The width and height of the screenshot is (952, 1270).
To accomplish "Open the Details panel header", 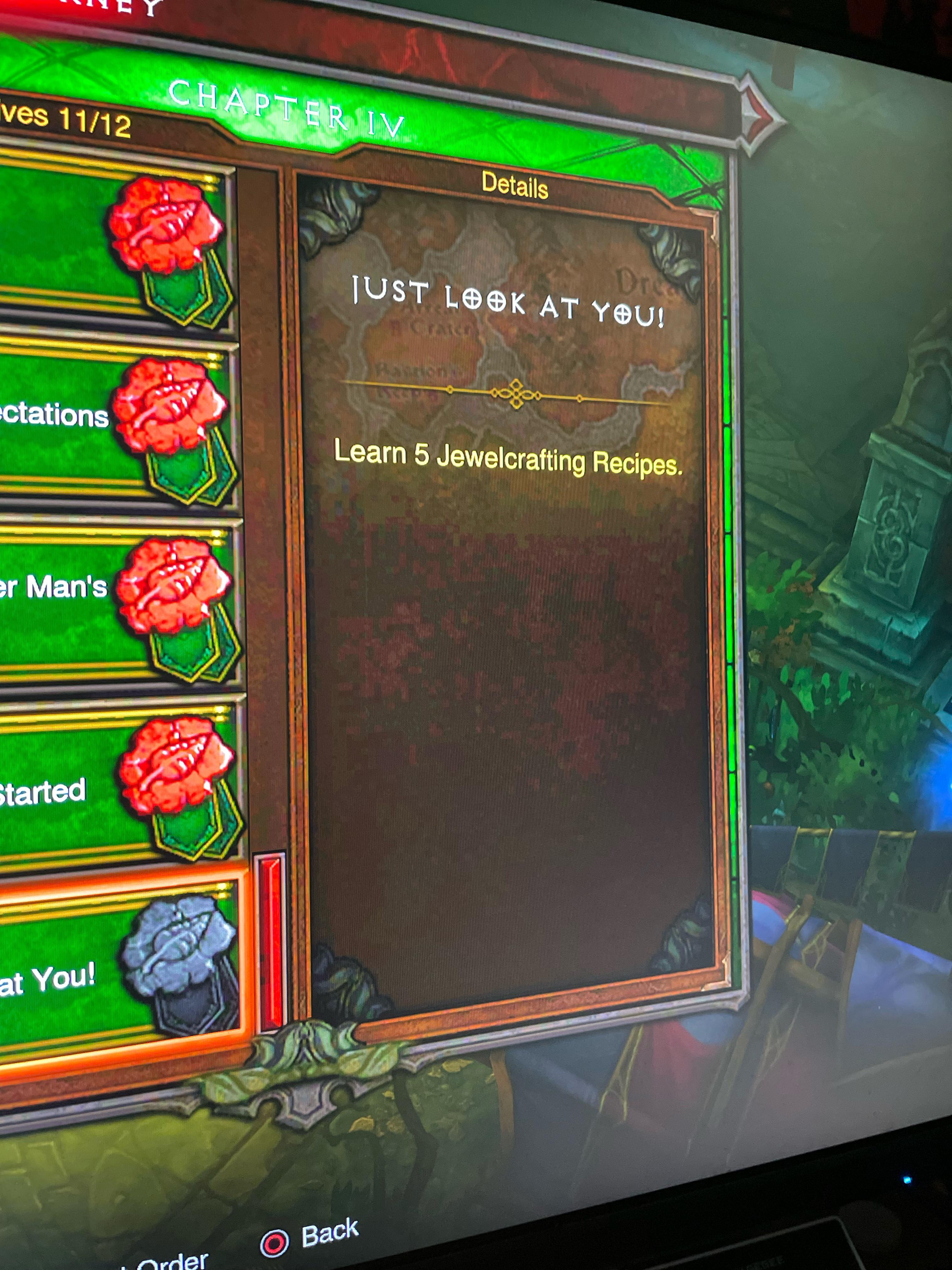I will tap(515, 186).
